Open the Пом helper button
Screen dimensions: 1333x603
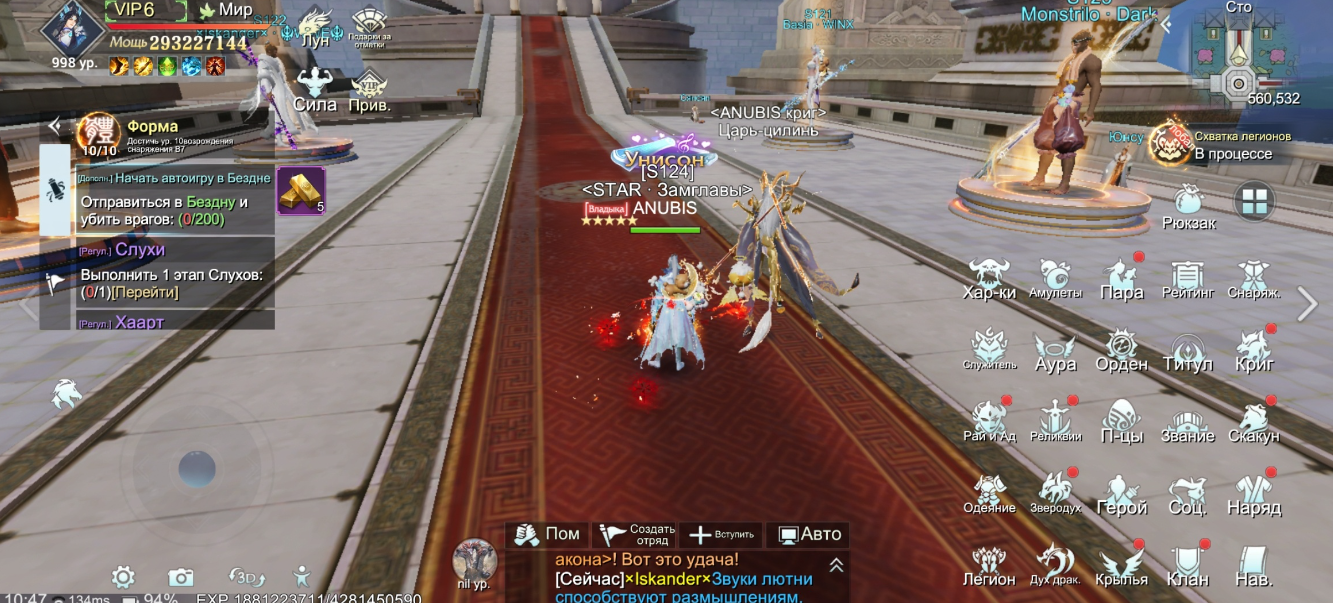[547, 535]
